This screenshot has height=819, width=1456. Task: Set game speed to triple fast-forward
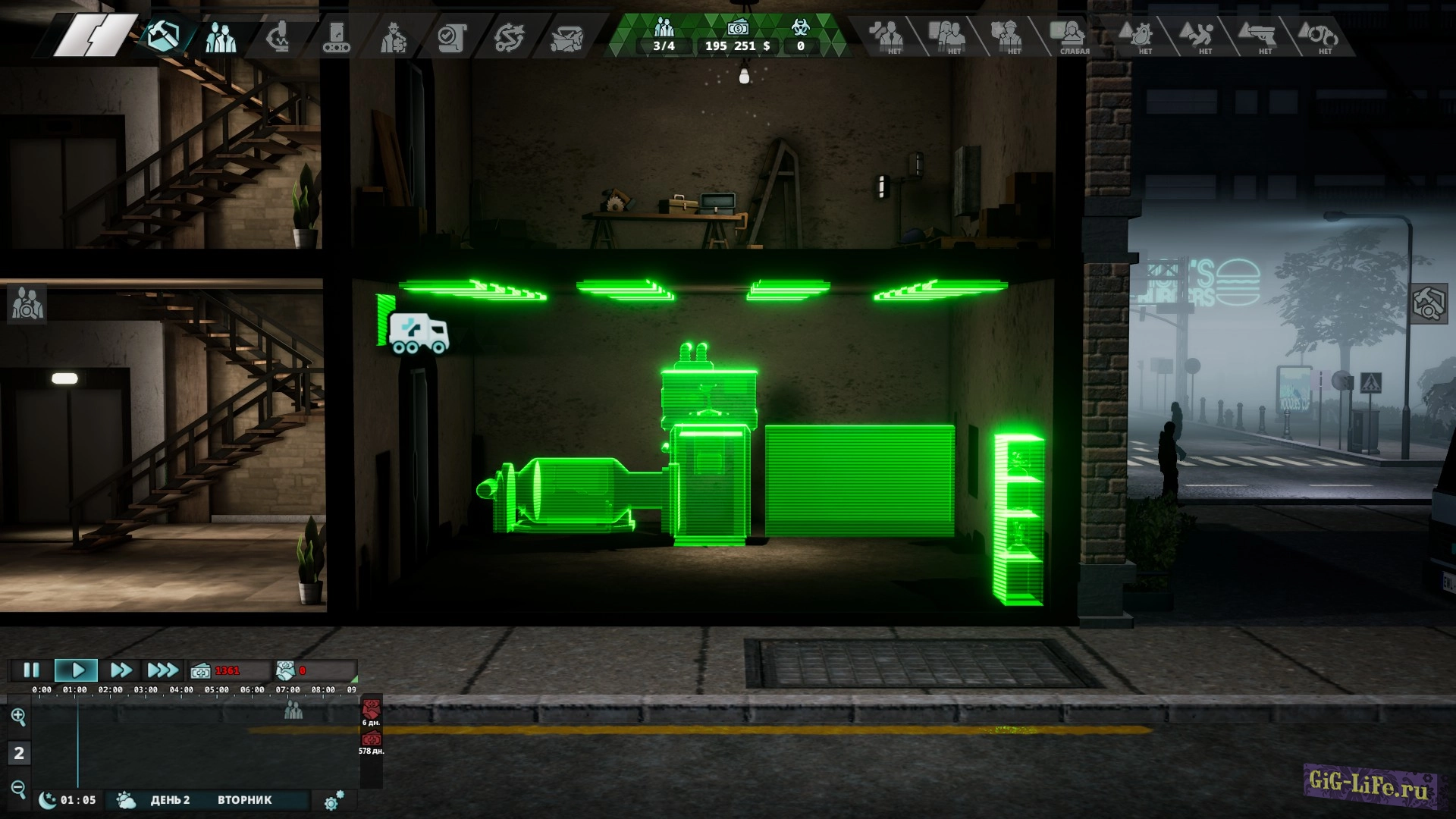(x=162, y=670)
